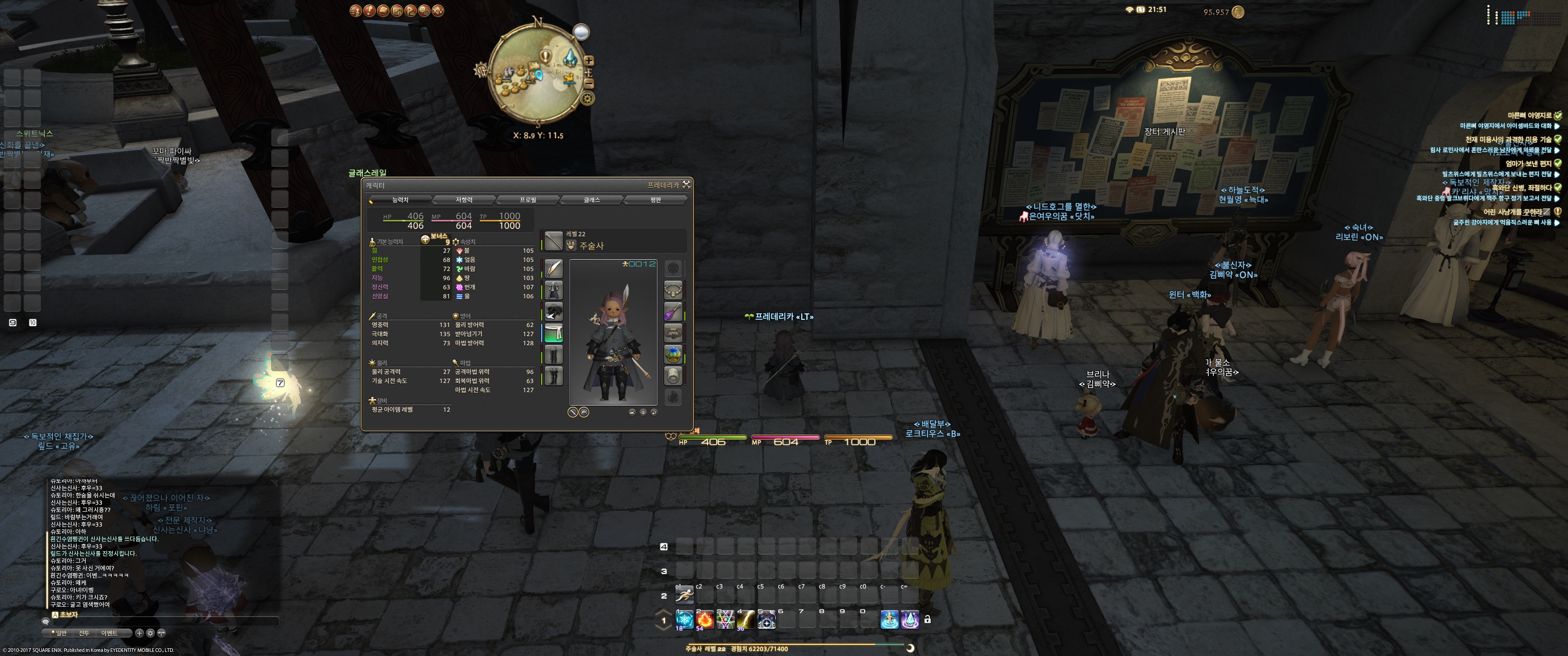Click the 보너스 plus button
Viewport: 1568px width, 656px height.
425,239
